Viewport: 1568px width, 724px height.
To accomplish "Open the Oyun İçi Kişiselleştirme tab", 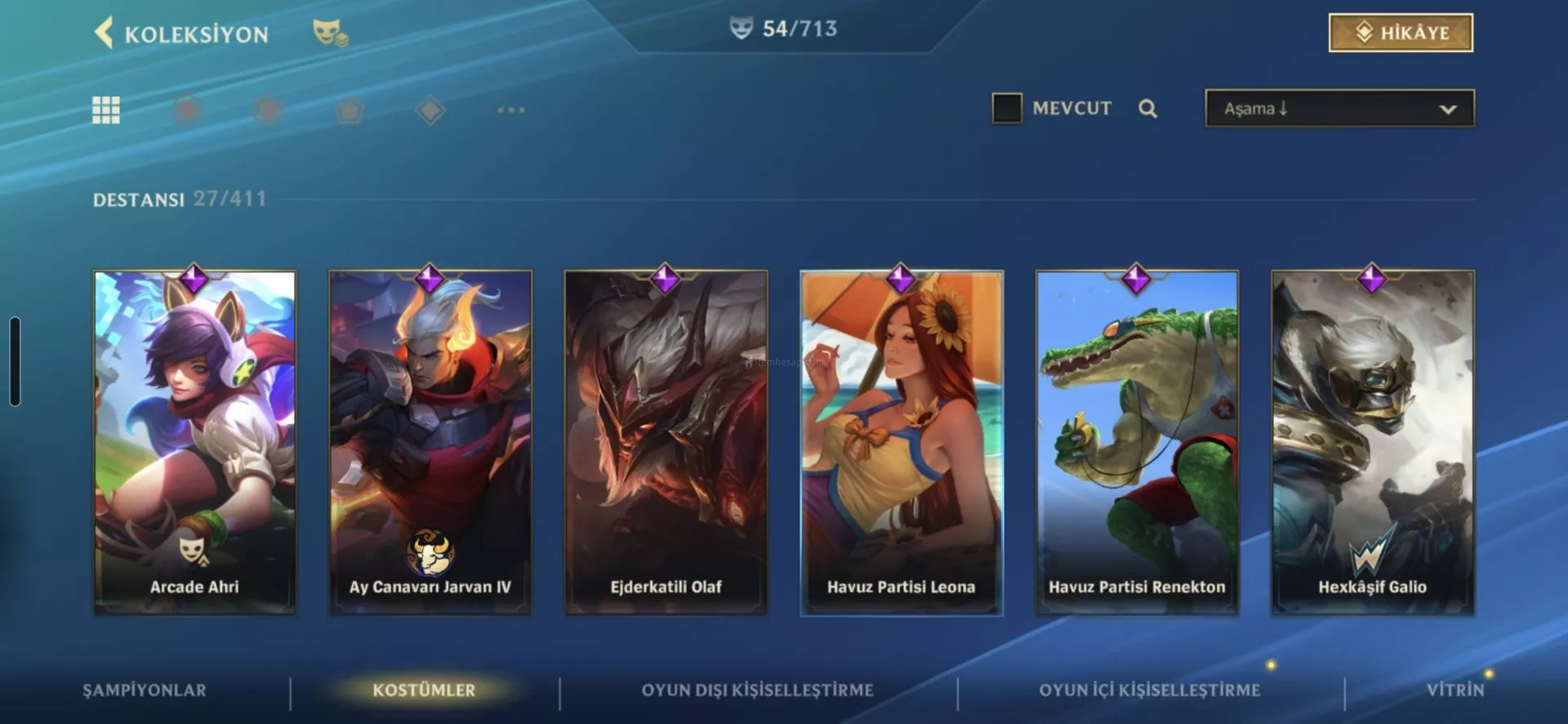I will tap(1149, 690).
